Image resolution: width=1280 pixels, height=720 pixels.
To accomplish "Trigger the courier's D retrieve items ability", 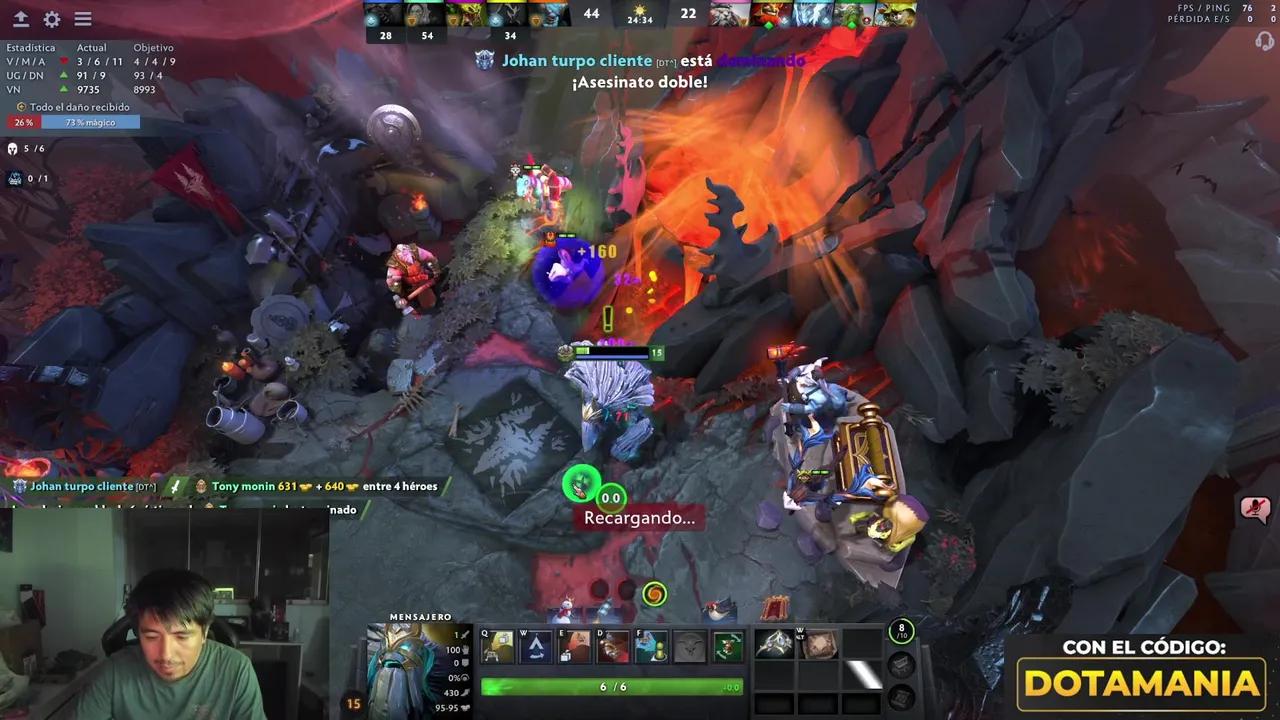I will click(613, 647).
